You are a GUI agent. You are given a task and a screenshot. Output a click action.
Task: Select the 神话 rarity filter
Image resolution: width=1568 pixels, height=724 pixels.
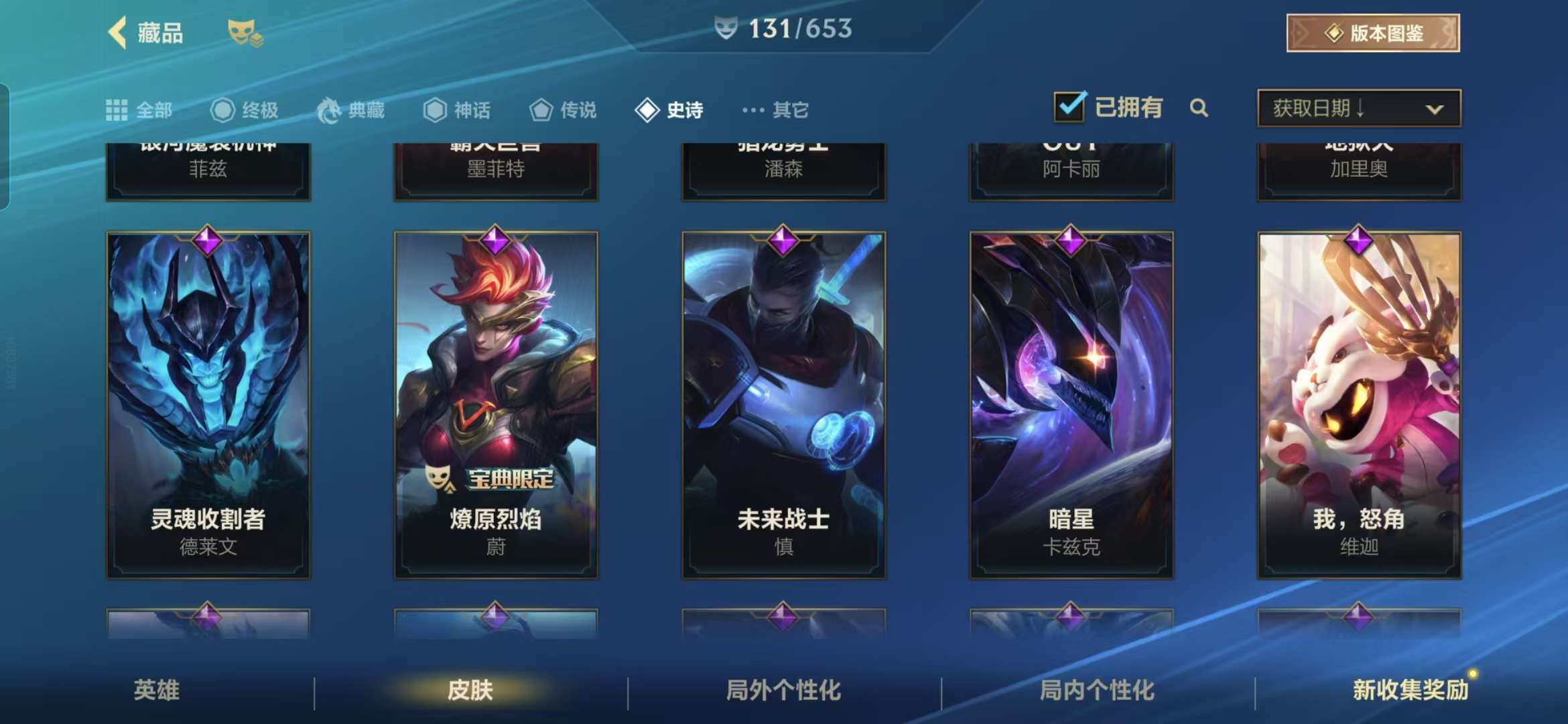pos(457,110)
